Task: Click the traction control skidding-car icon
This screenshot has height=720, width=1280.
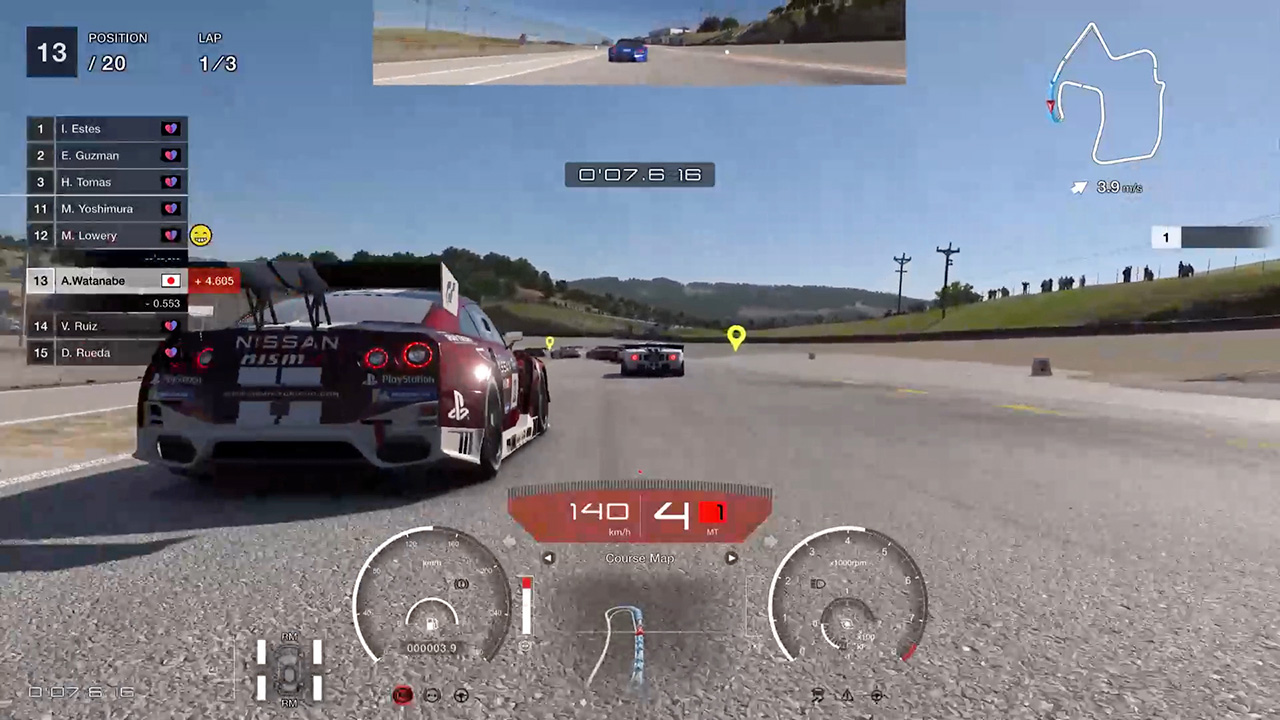Action: coord(818,695)
